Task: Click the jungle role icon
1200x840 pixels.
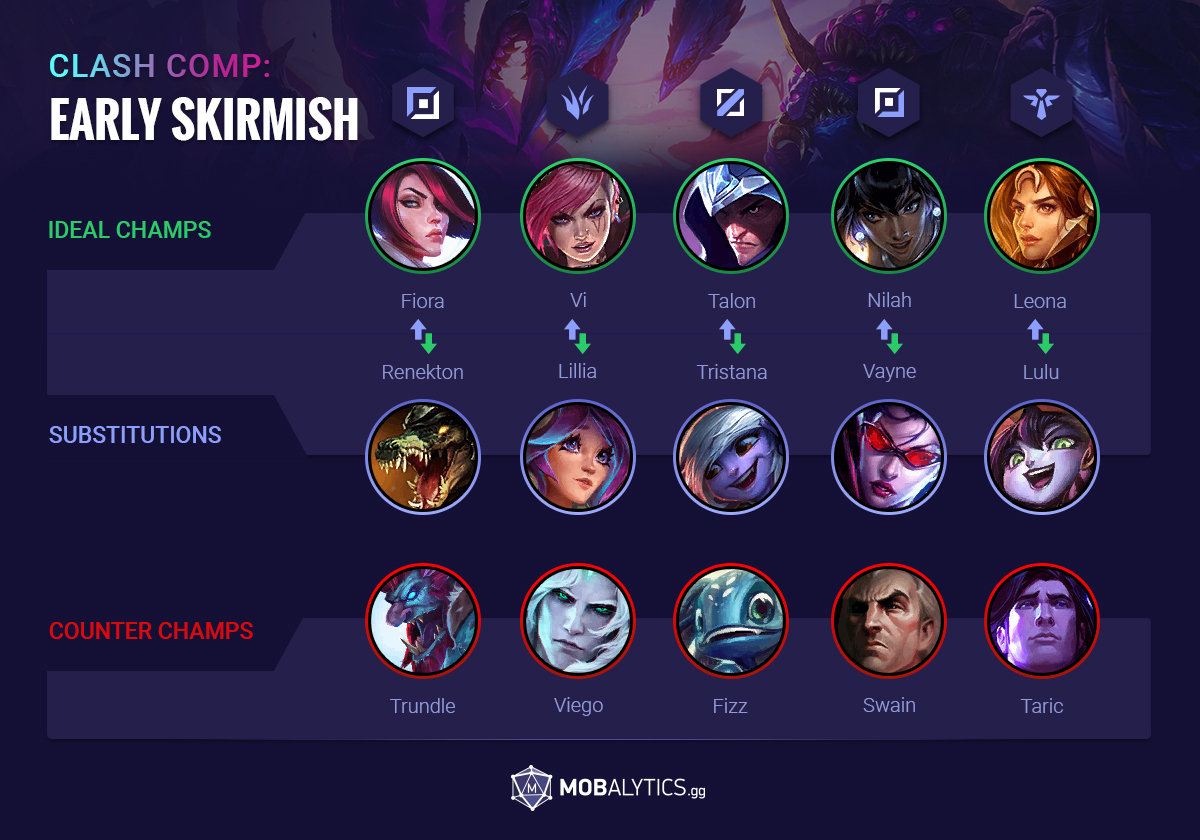Action: 578,102
